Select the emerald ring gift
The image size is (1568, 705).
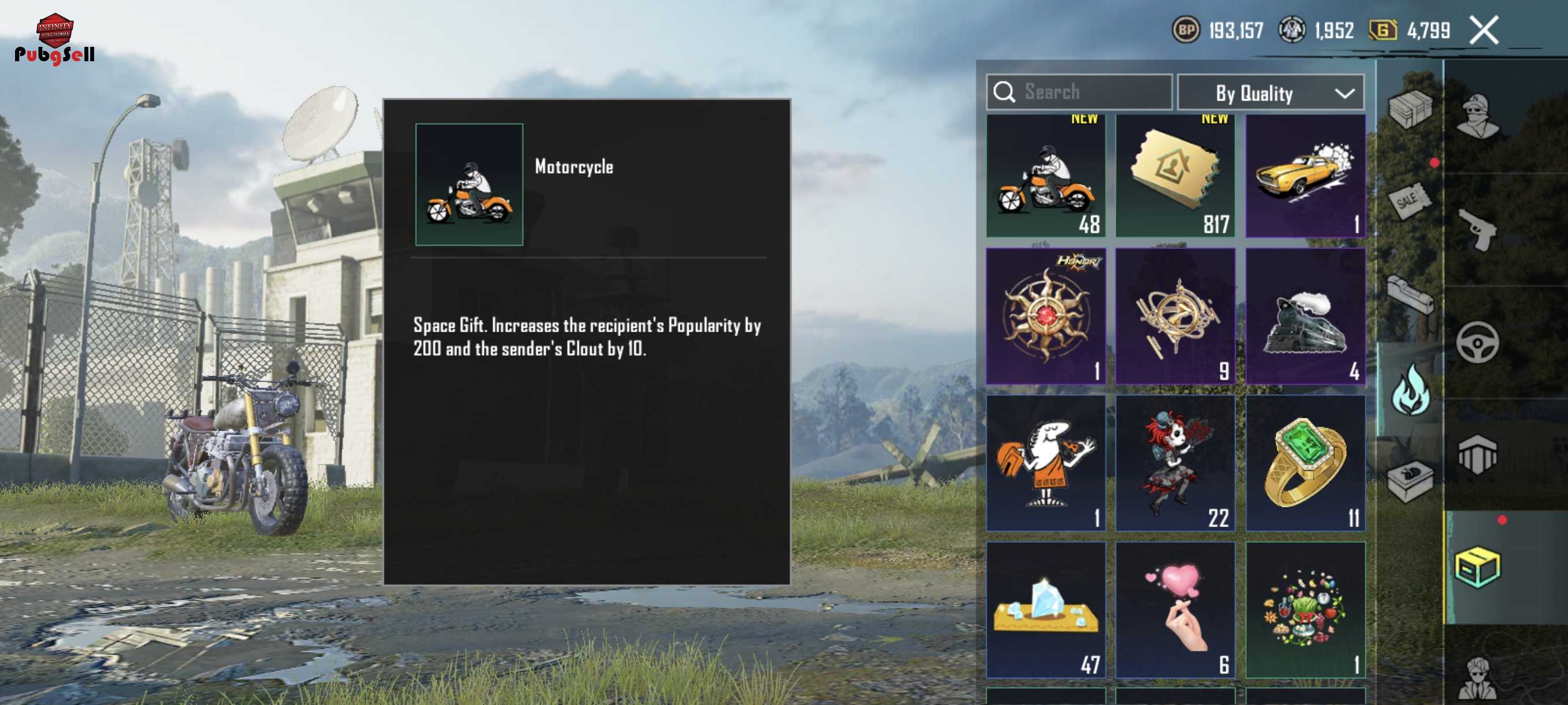tap(1305, 463)
